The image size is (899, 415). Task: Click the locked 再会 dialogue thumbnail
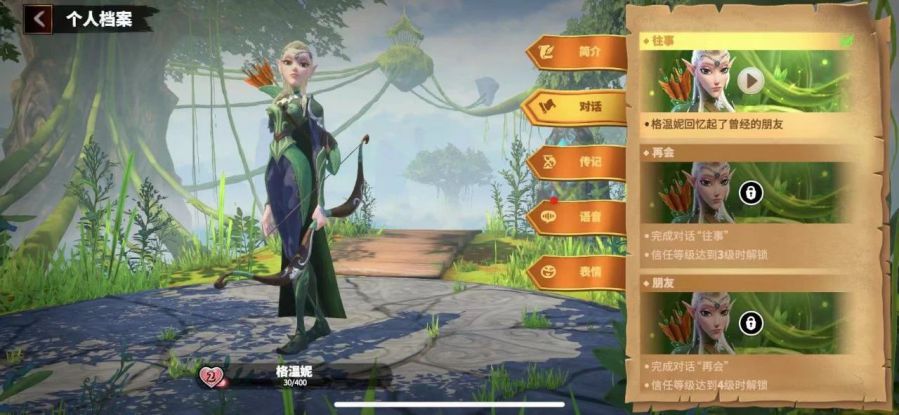749,193
